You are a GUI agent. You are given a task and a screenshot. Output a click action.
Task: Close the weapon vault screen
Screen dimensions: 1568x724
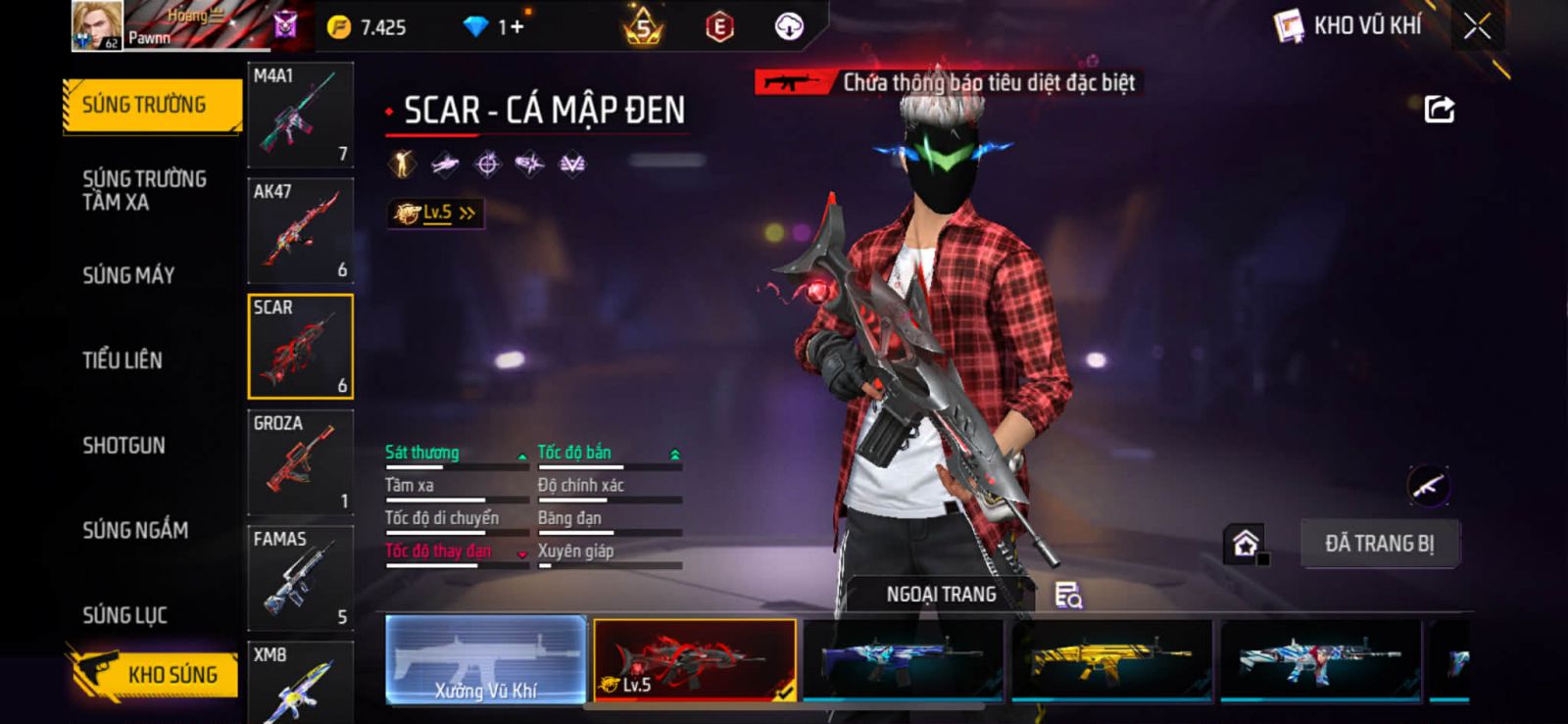[x=1477, y=26]
